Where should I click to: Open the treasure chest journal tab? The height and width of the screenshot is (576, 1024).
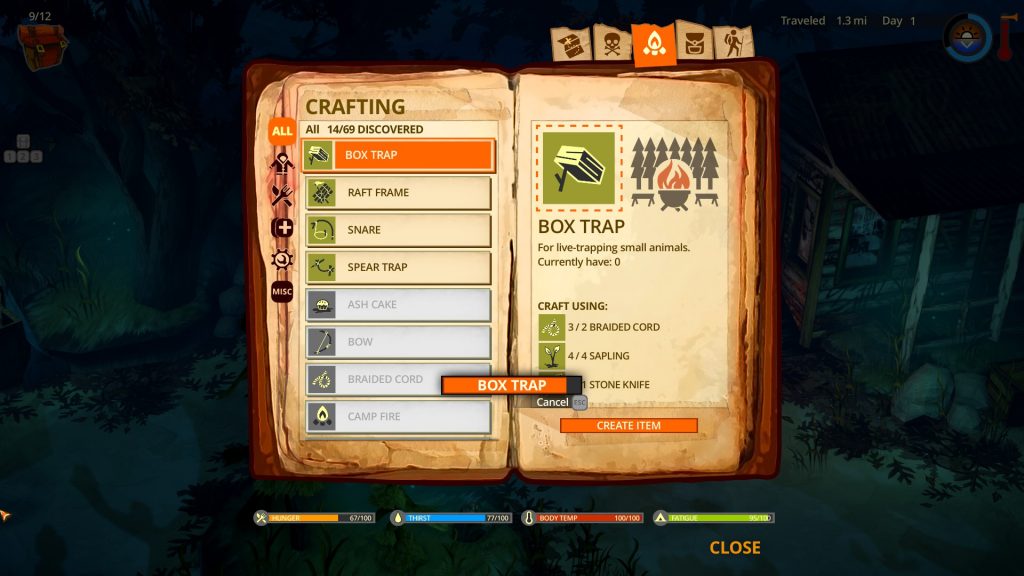(x=569, y=45)
